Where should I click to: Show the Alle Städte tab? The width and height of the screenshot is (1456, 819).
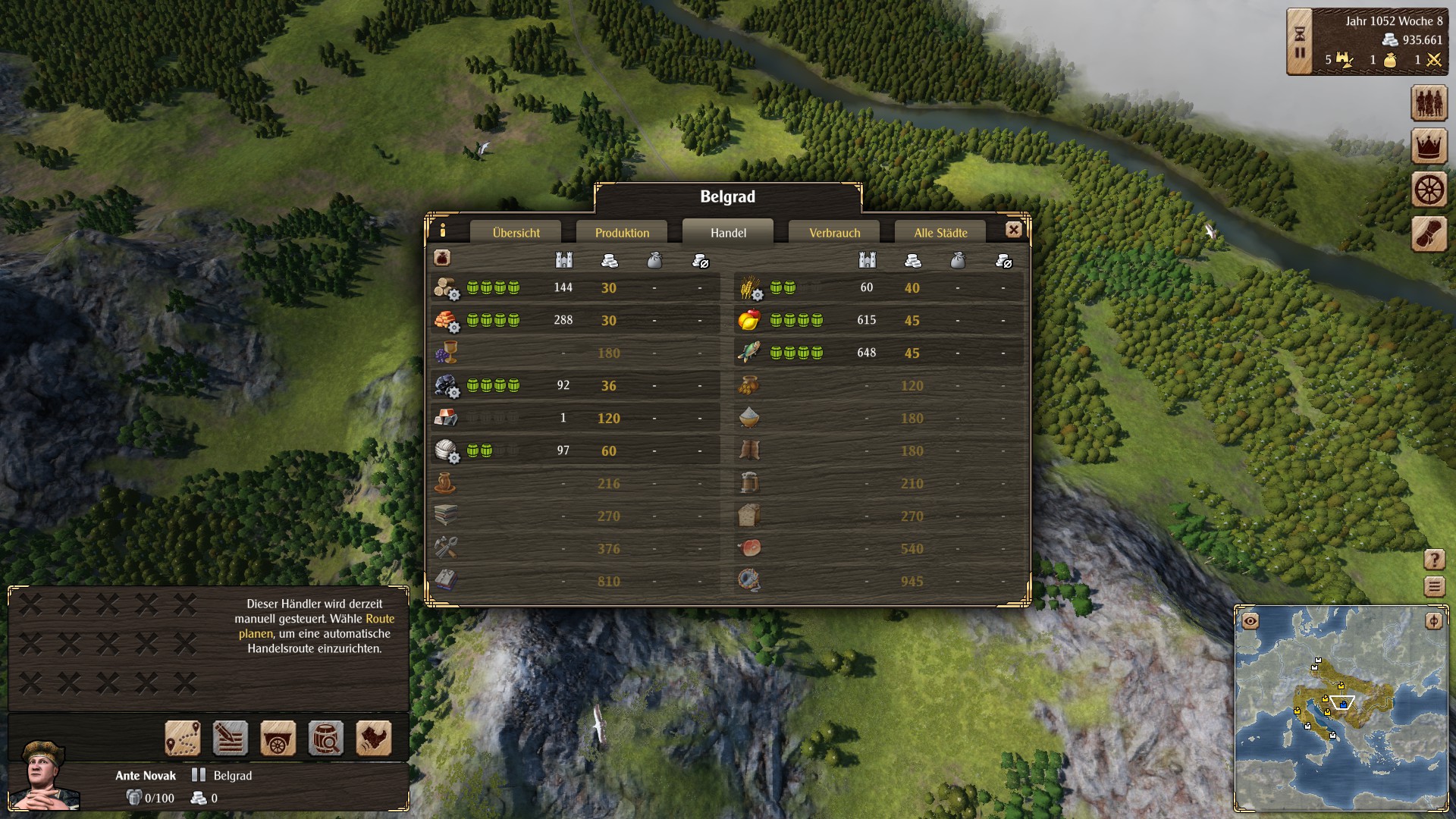pyautogui.click(x=940, y=233)
